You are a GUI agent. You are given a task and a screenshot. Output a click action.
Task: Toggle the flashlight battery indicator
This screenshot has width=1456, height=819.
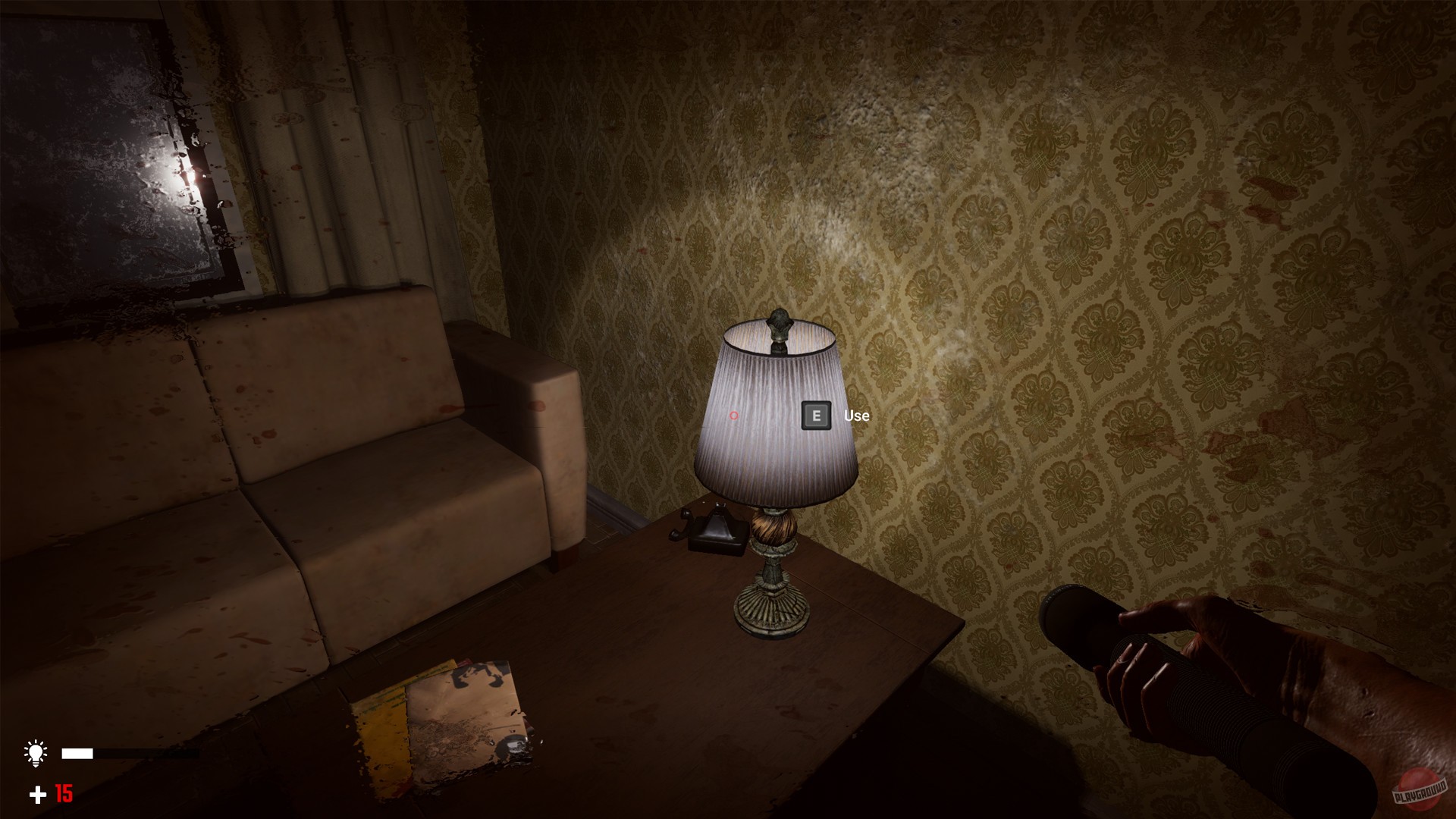click(76, 752)
